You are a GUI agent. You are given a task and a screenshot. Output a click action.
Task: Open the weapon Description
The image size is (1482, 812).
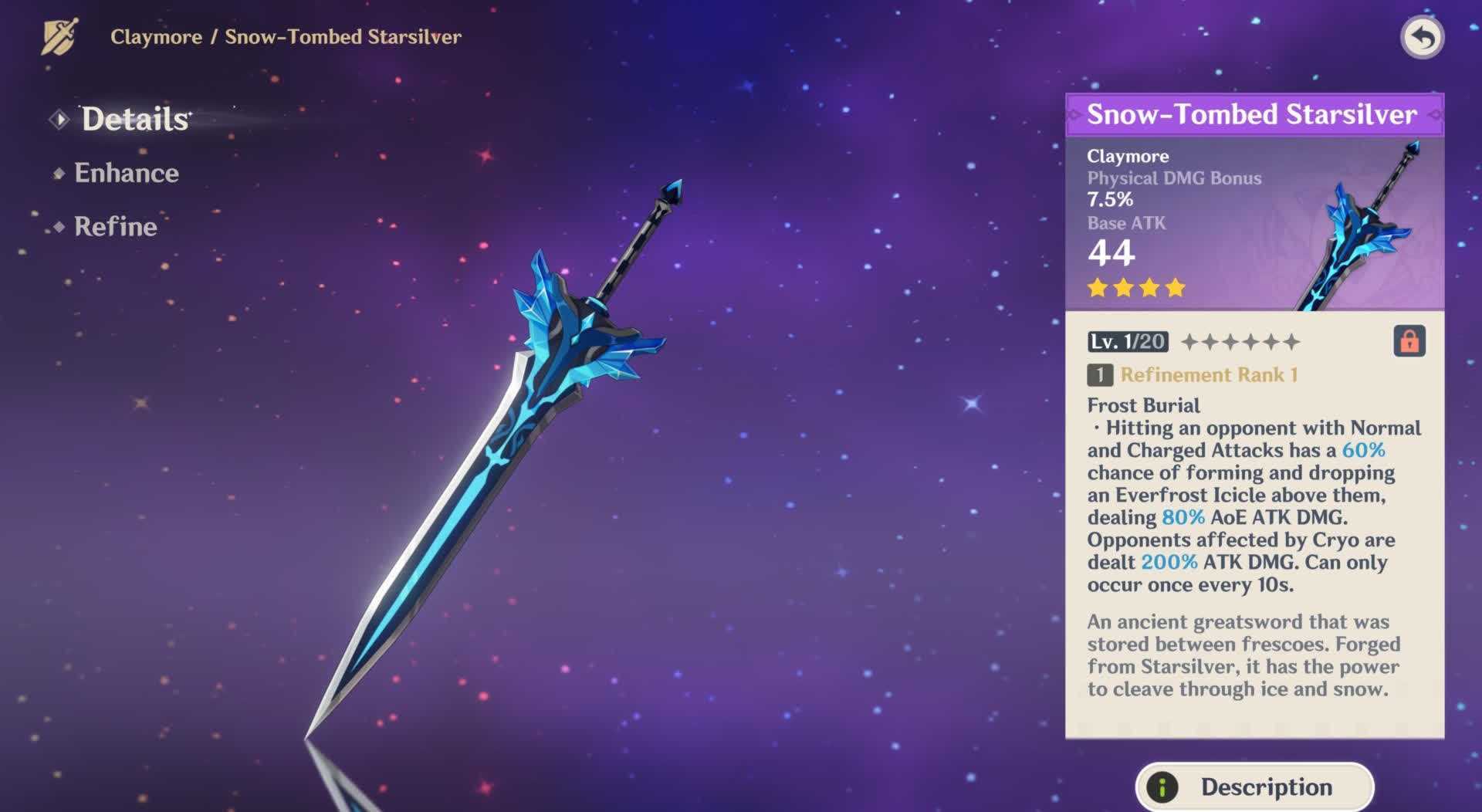pyautogui.click(x=1254, y=787)
